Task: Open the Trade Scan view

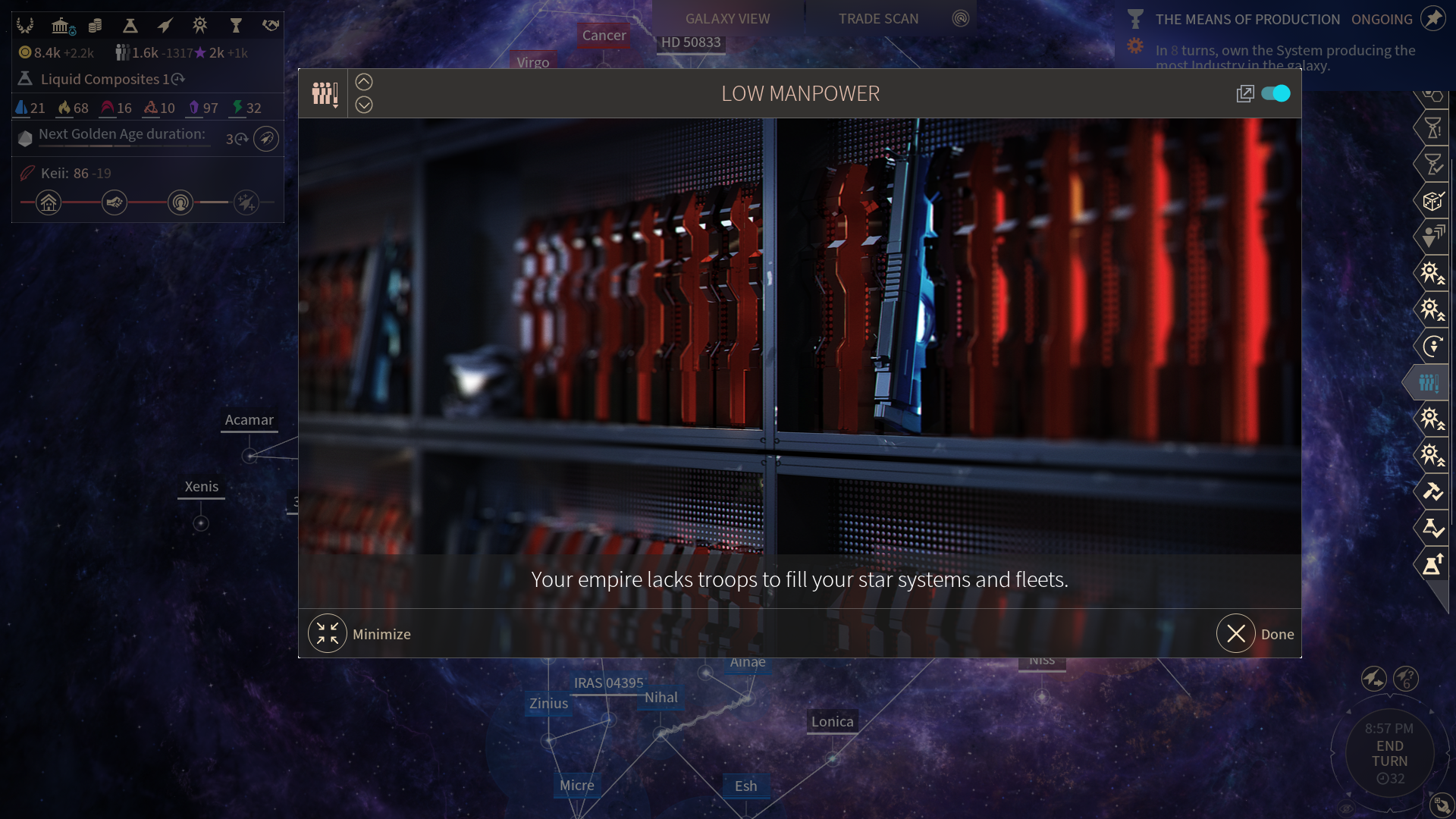Action: click(x=878, y=18)
